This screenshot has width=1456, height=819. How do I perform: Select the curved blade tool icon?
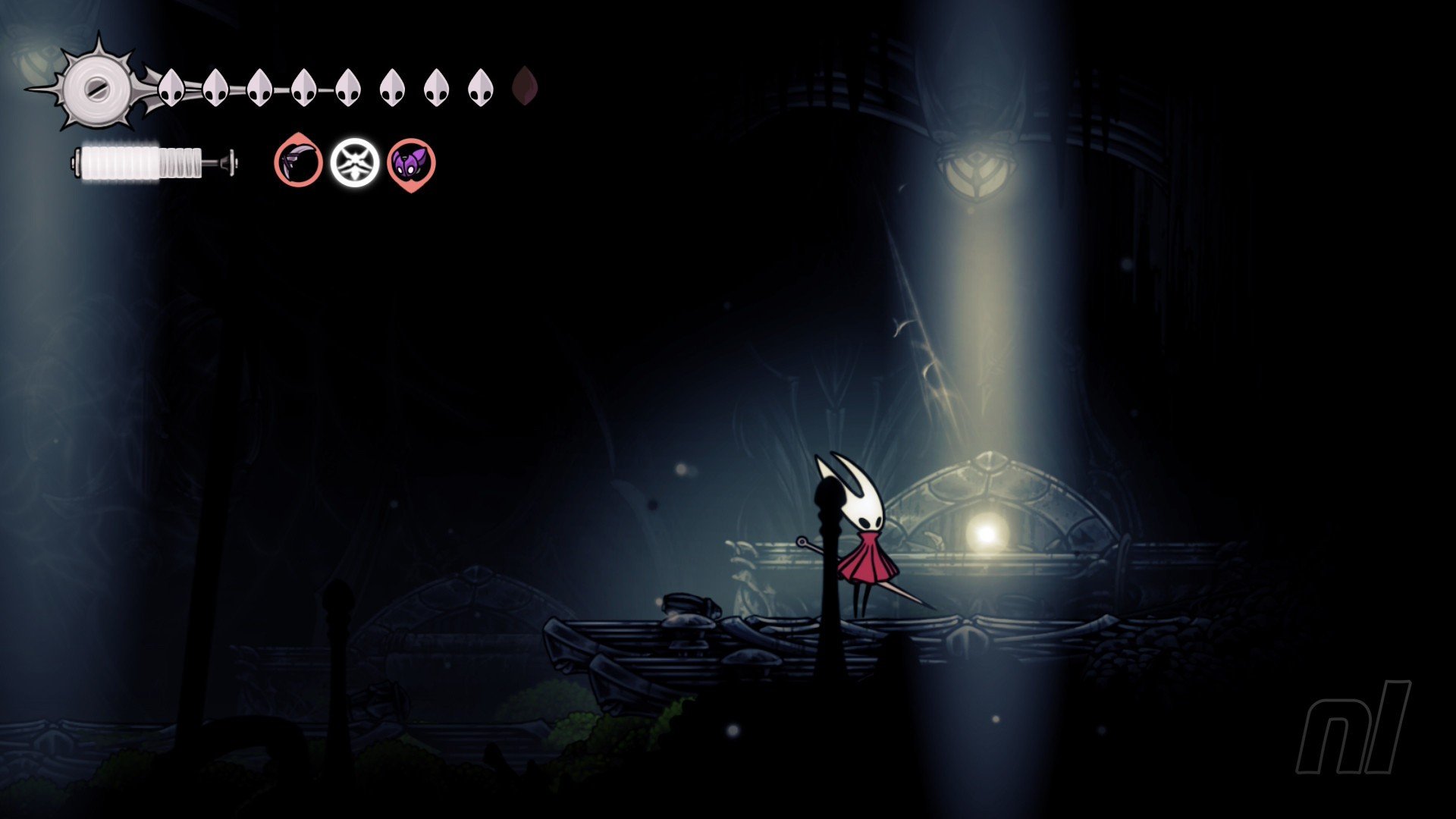pos(298,162)
